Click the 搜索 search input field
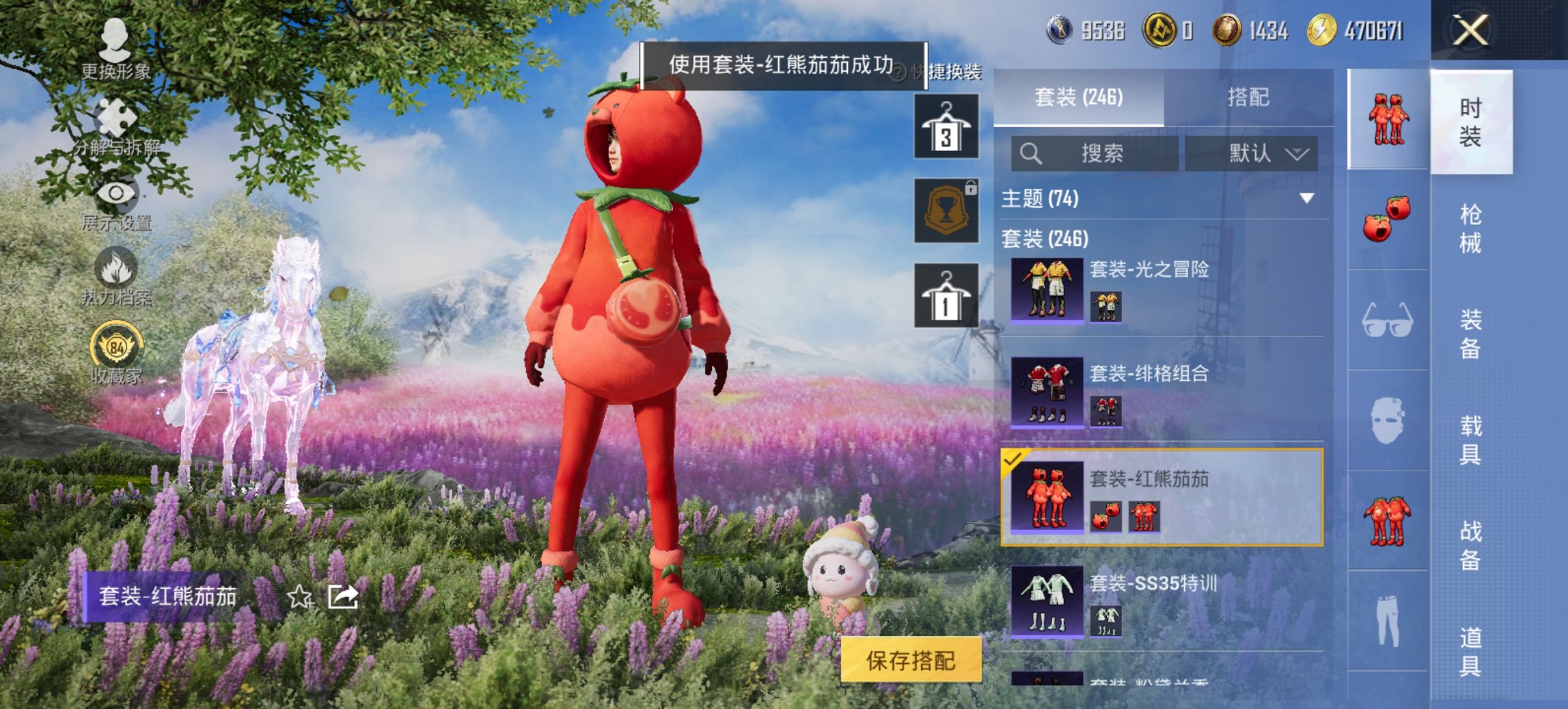The width and height of the screenshot is (1568, 709). pos(1093,153)
